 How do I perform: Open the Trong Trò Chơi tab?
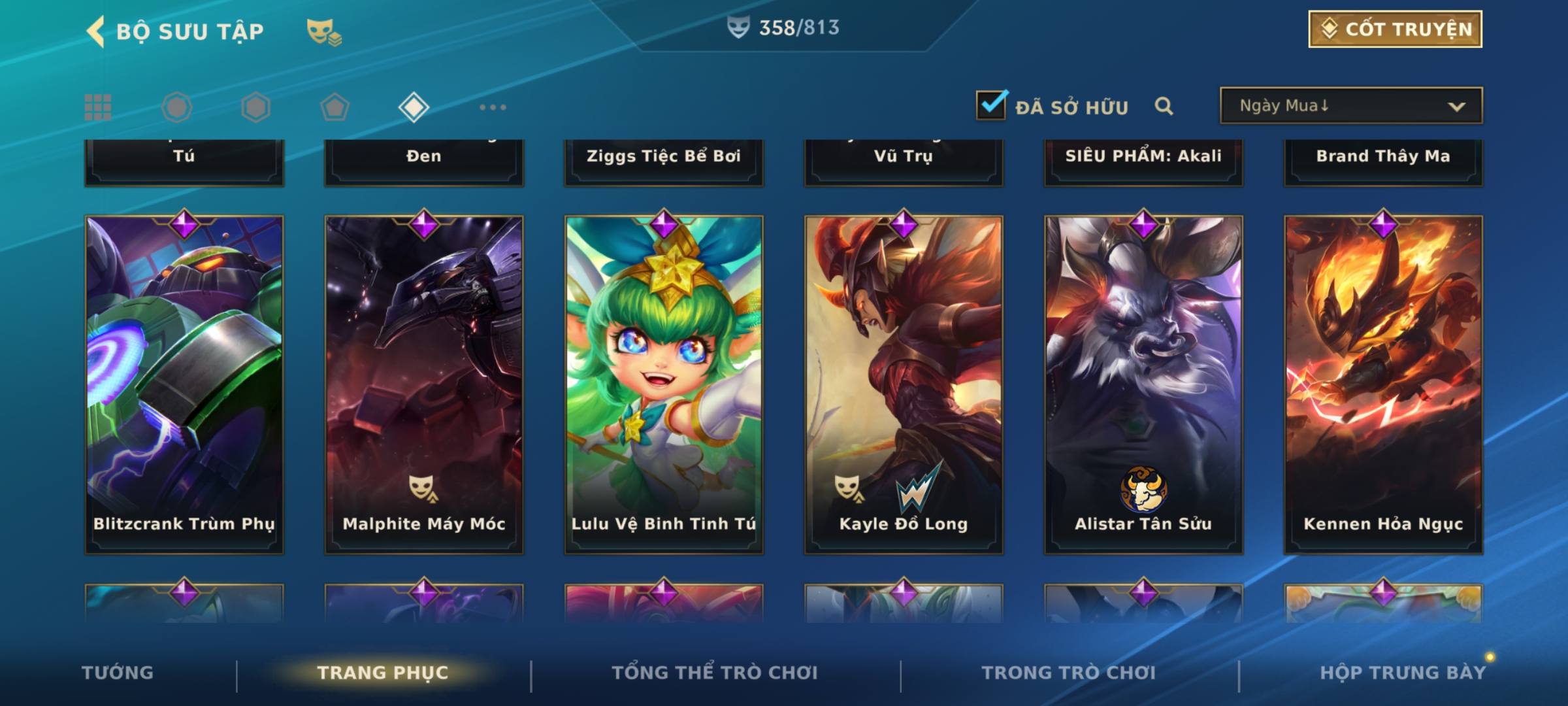[1069, 673]
